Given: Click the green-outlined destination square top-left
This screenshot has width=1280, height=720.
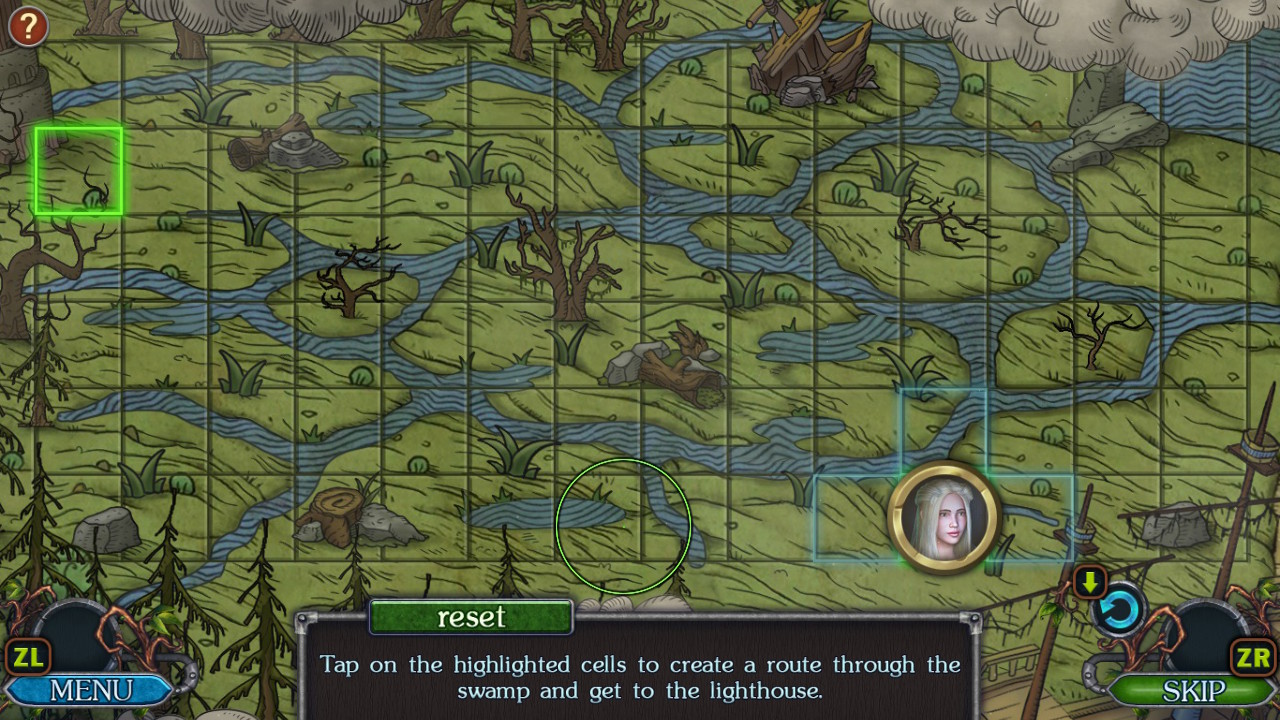Looking at the screenshot, I should click(x=78, y=168).
